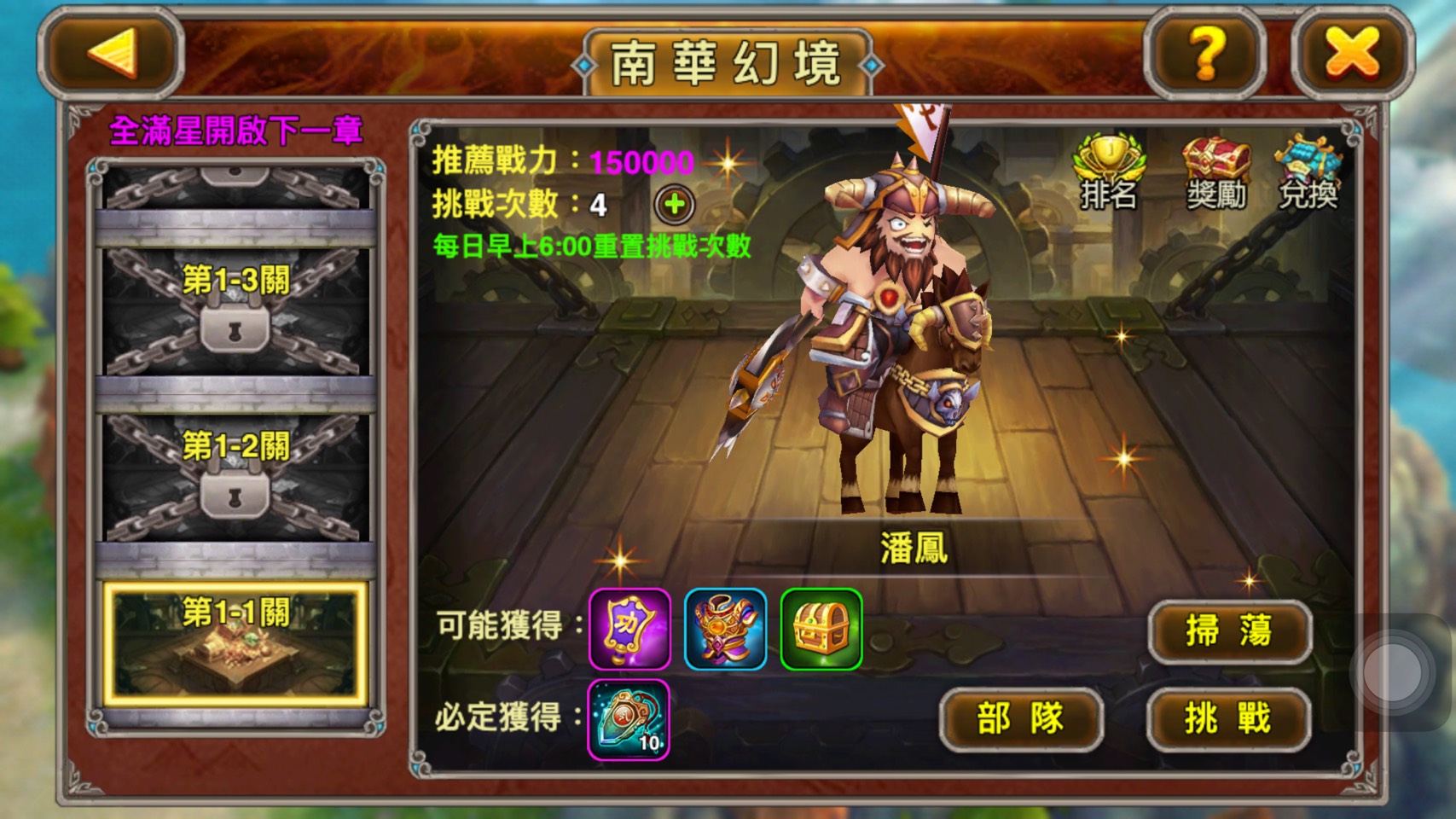Expand challenge attempts with the plus button
Screen dimensions: 1456x819
pyautogui.click(x=673, y=201)
